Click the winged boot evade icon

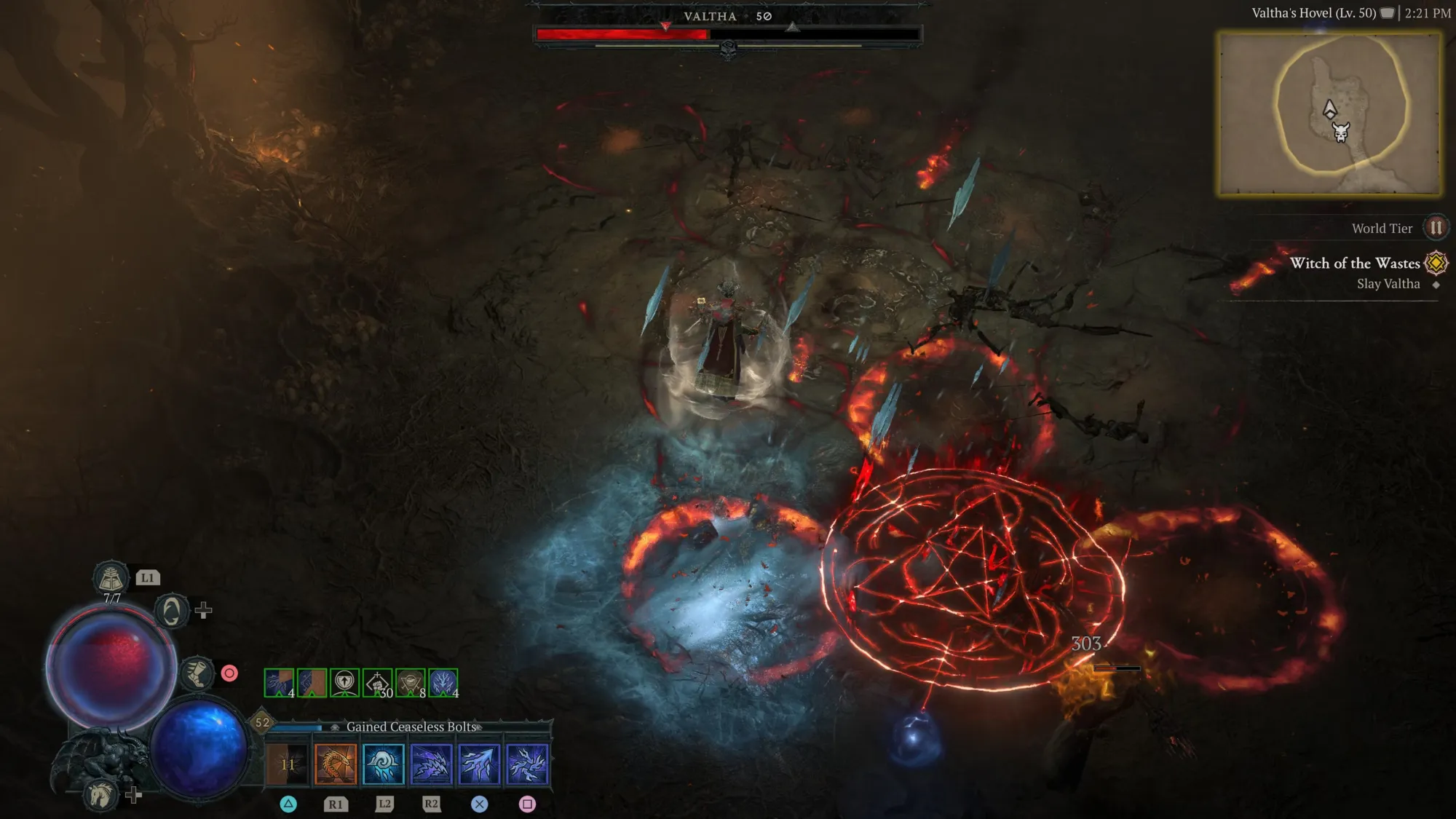[x=197, y=673]
